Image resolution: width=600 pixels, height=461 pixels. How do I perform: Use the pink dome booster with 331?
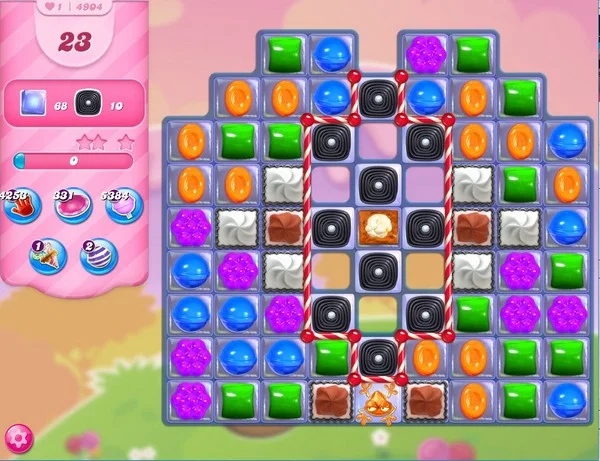point(73,206)
